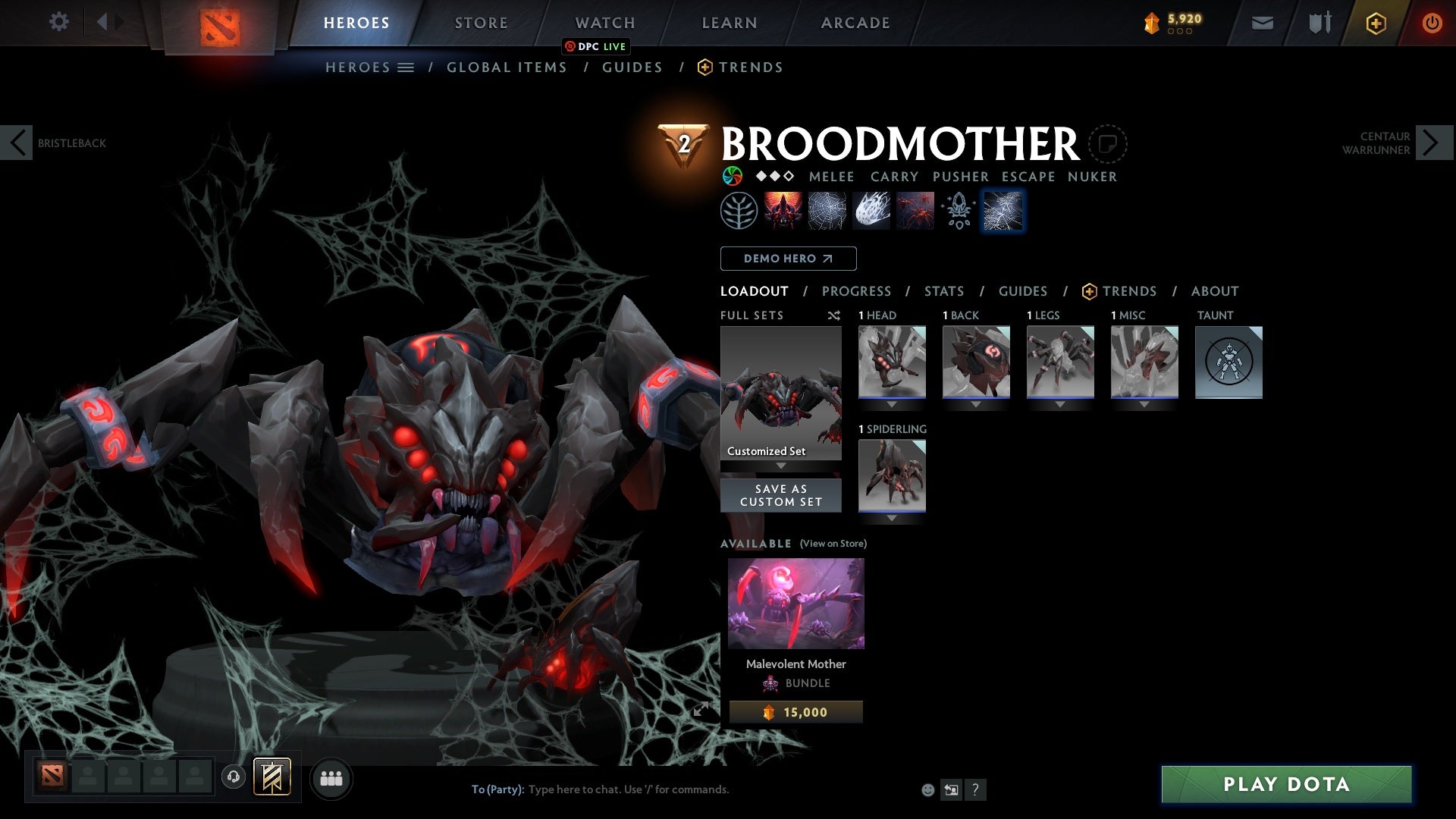
Task: Expand the Head item slot arrow
Action: 891,404
